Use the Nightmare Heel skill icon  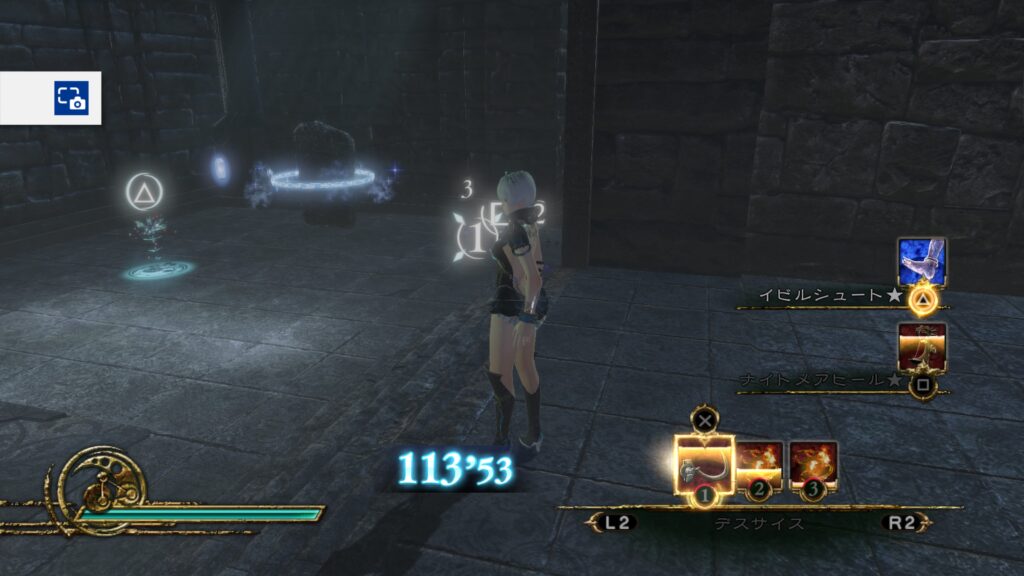[x=921, y=347]
